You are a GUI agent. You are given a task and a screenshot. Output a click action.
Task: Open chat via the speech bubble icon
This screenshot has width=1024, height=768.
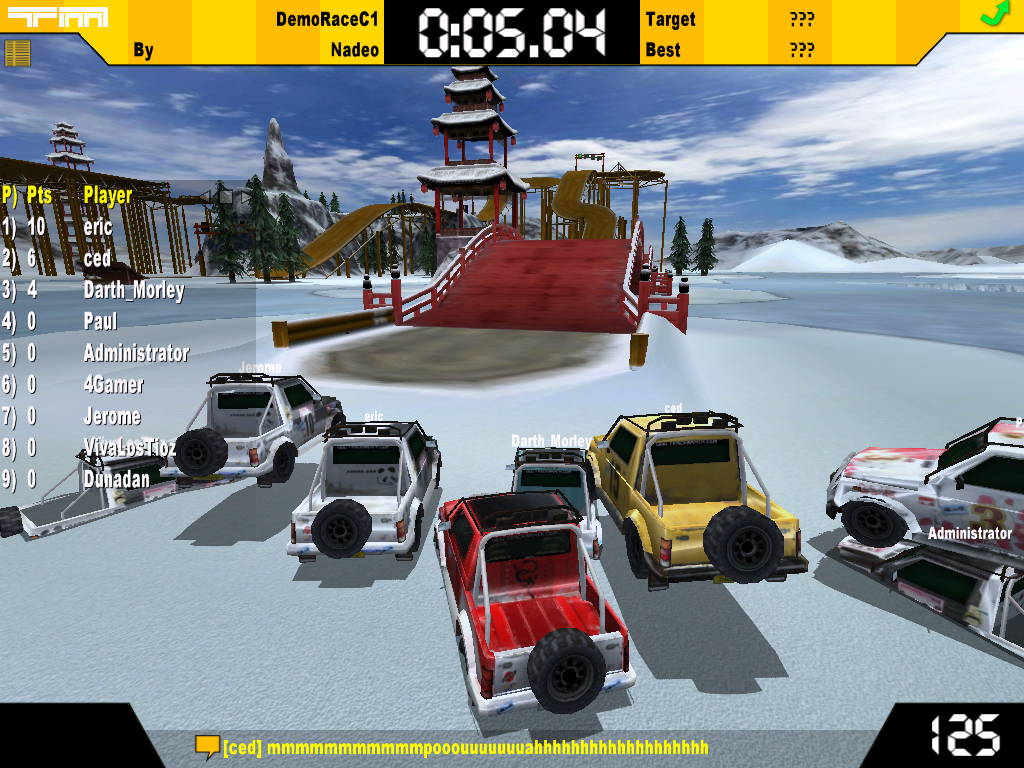click(x=207, y=746)
